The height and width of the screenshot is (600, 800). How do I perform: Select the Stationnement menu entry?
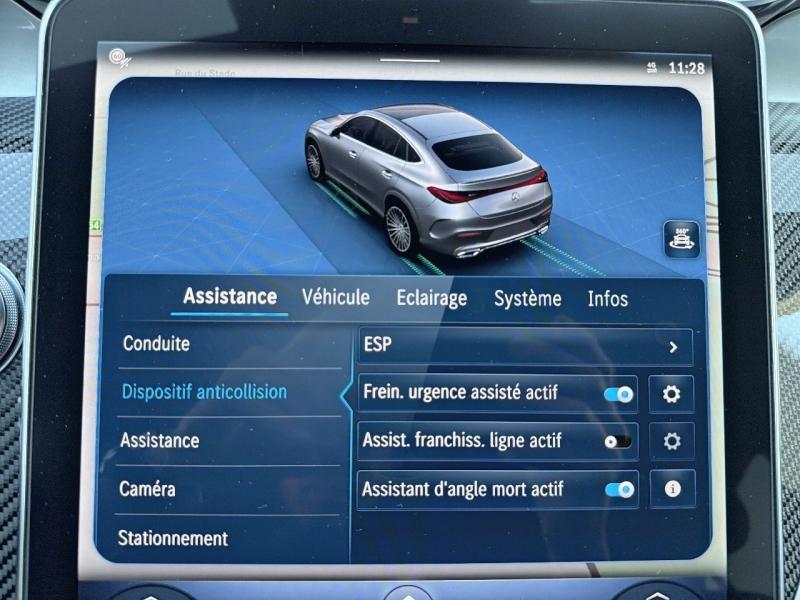coord(173,538)
